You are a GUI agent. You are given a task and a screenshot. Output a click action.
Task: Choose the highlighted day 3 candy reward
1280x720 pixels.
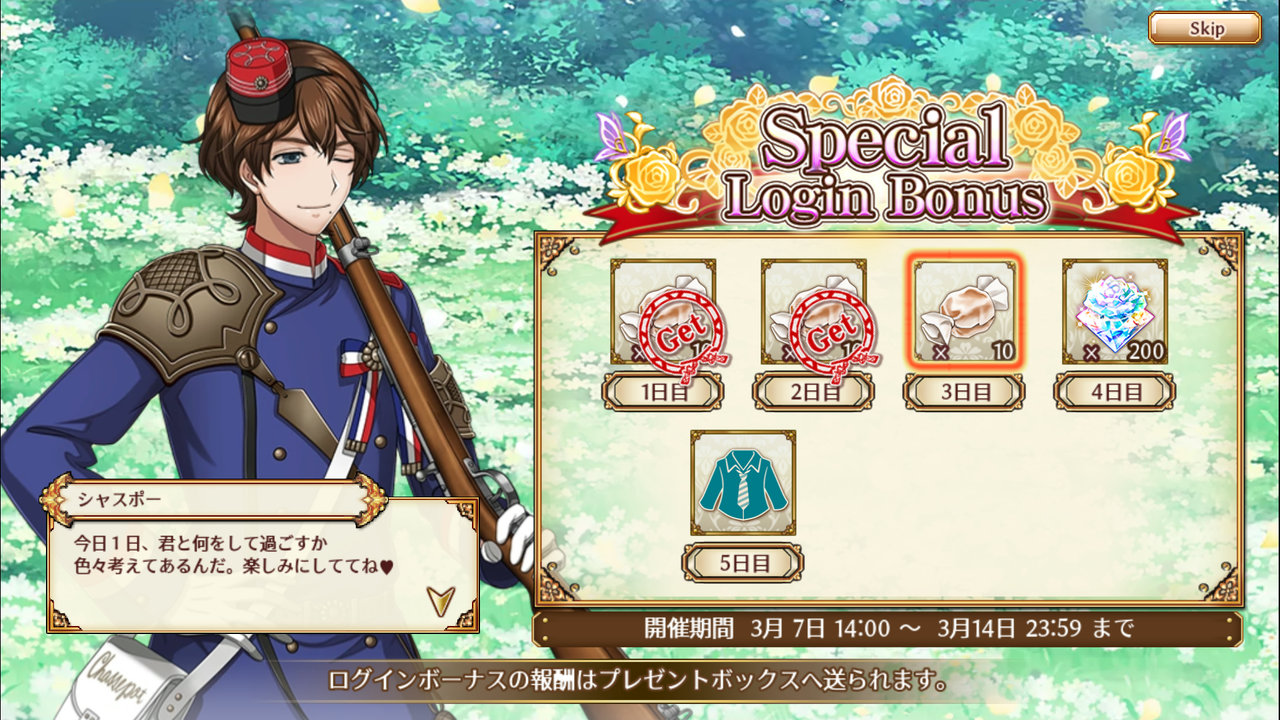click(965, 311)
